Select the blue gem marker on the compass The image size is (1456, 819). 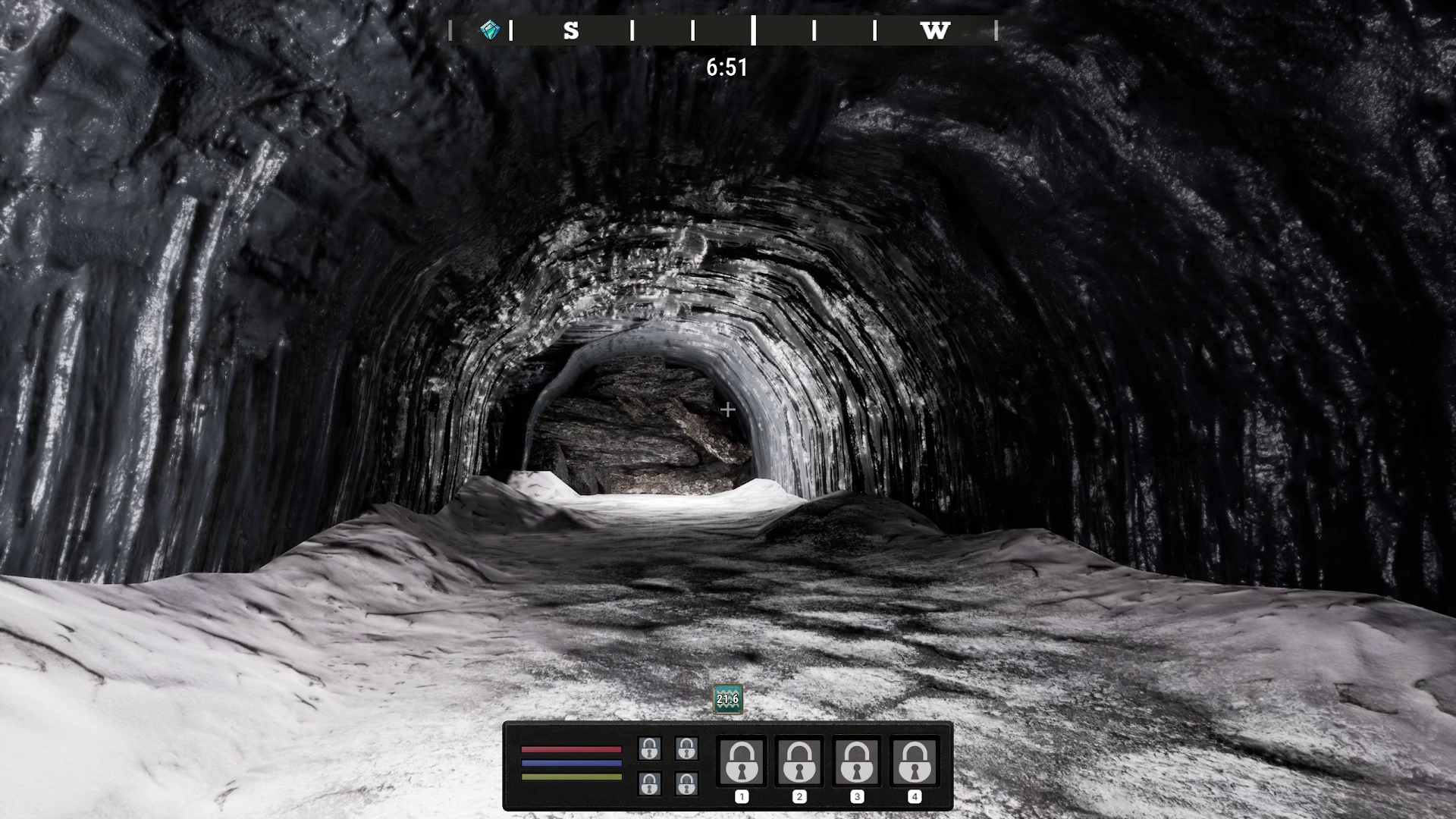tap(490, 30)
